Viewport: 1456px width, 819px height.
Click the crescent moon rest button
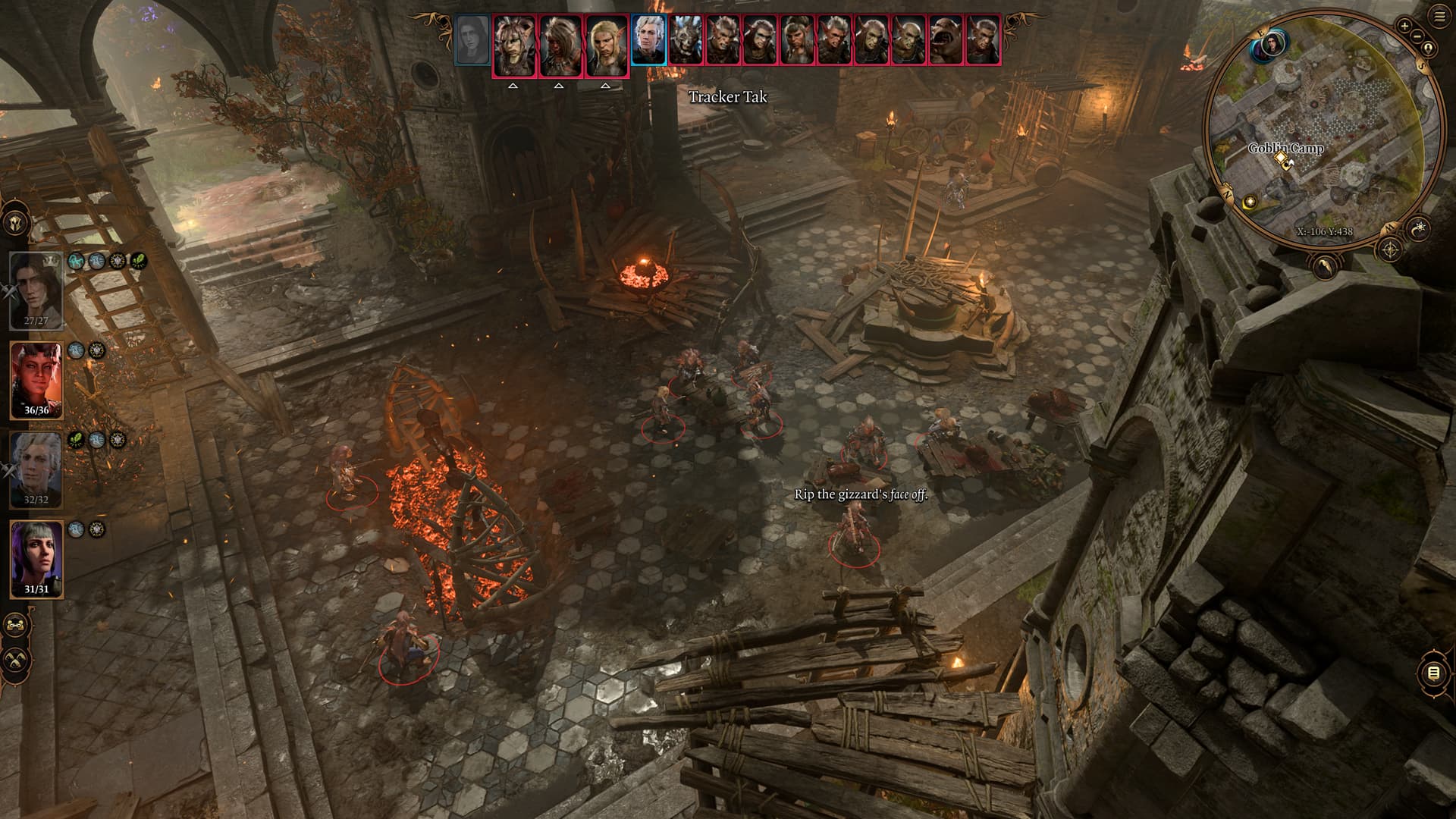(x=1325, y=267)
